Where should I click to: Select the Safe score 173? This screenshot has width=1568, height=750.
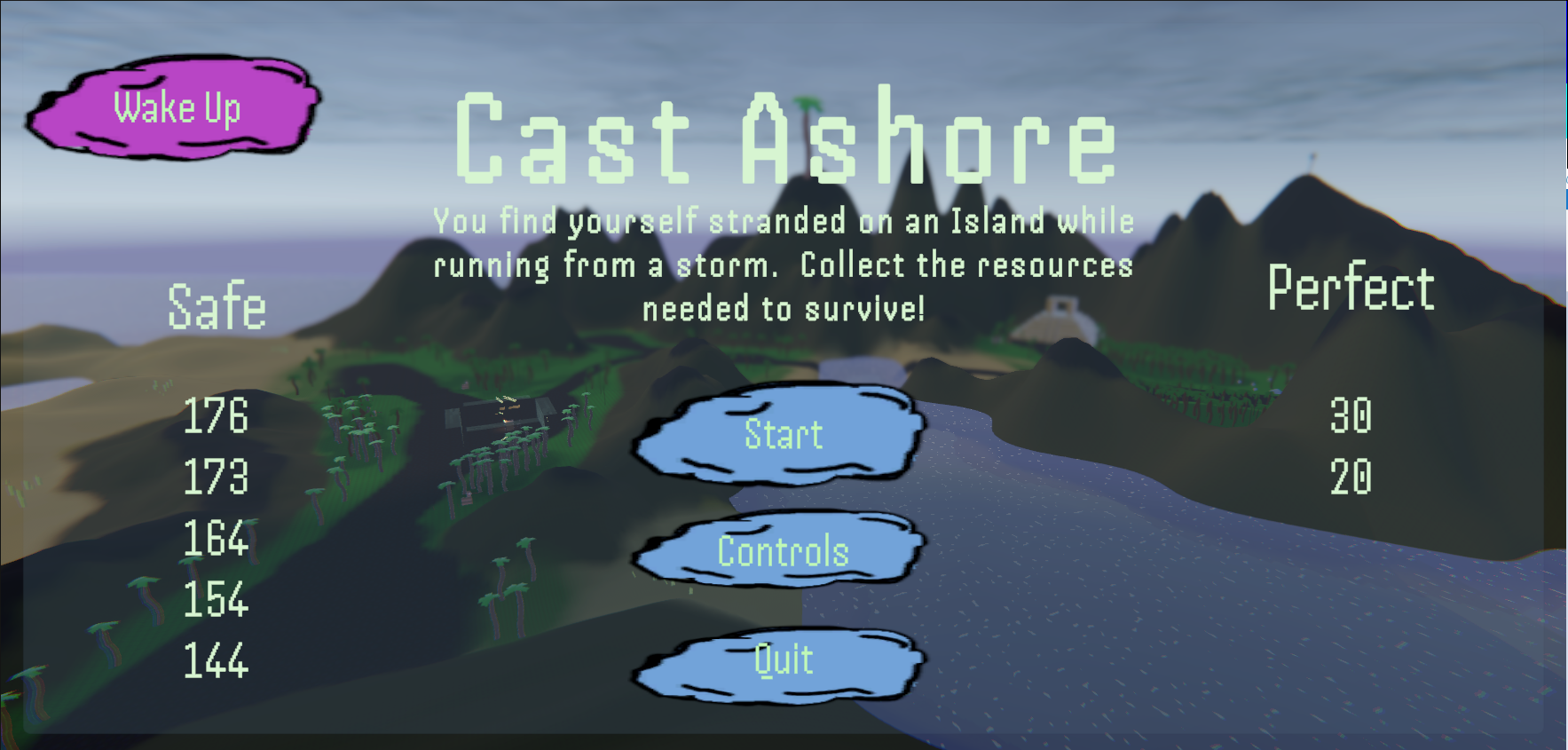tap(217, 480)
